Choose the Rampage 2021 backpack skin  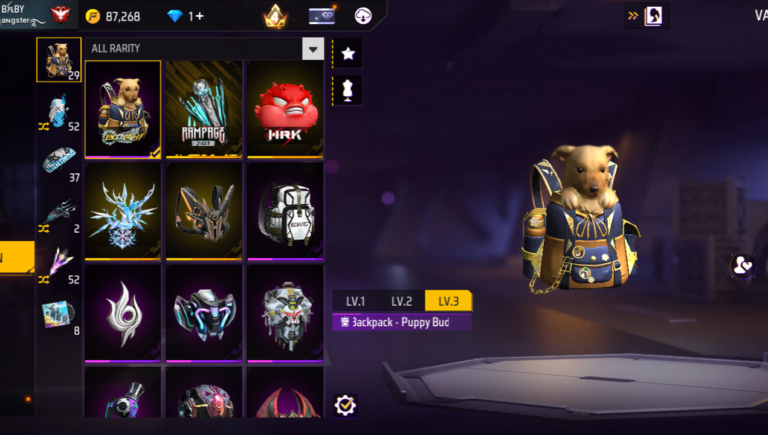(204, 109)
